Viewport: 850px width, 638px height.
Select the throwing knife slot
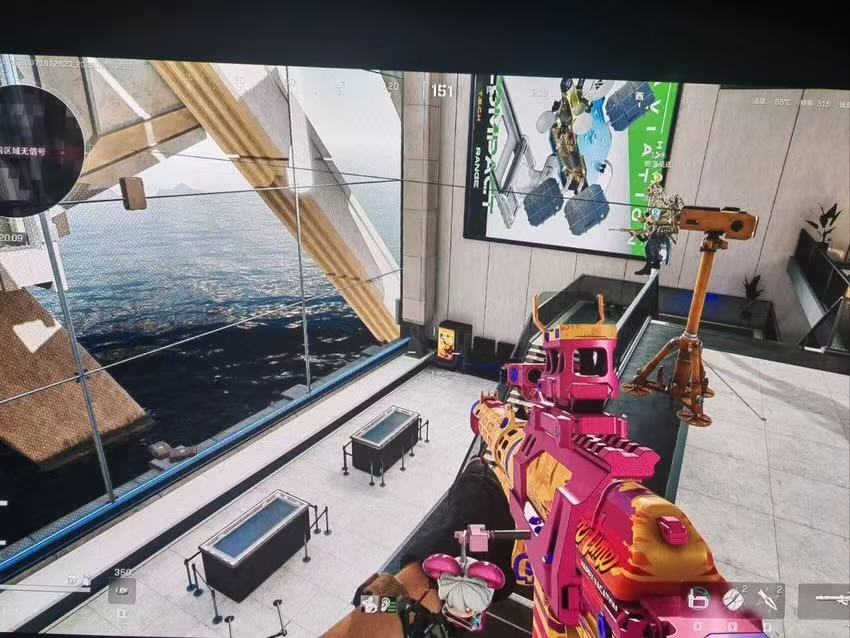click(767, 599)
